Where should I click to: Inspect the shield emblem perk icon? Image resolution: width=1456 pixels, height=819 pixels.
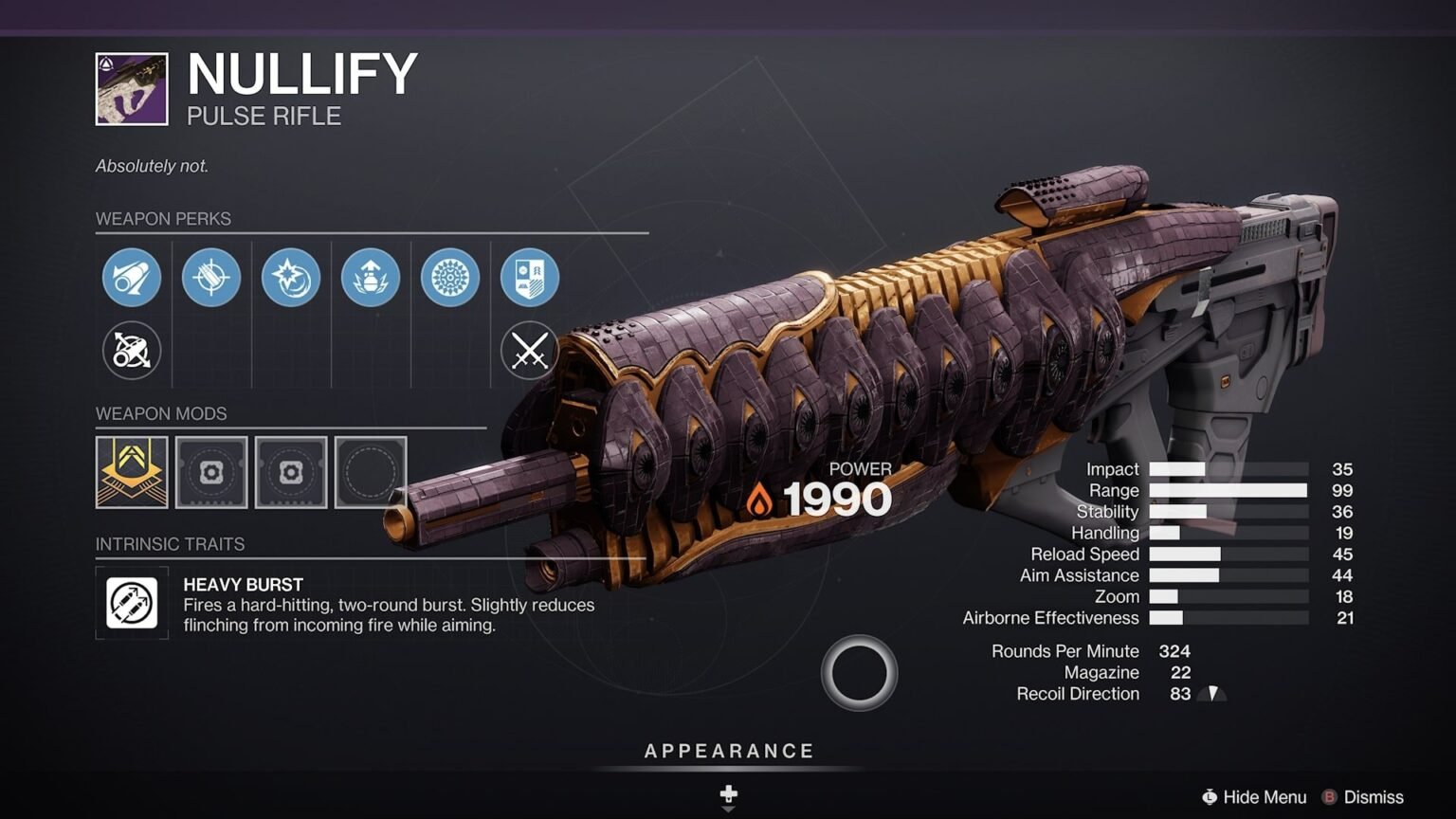(x=529, y=278)
